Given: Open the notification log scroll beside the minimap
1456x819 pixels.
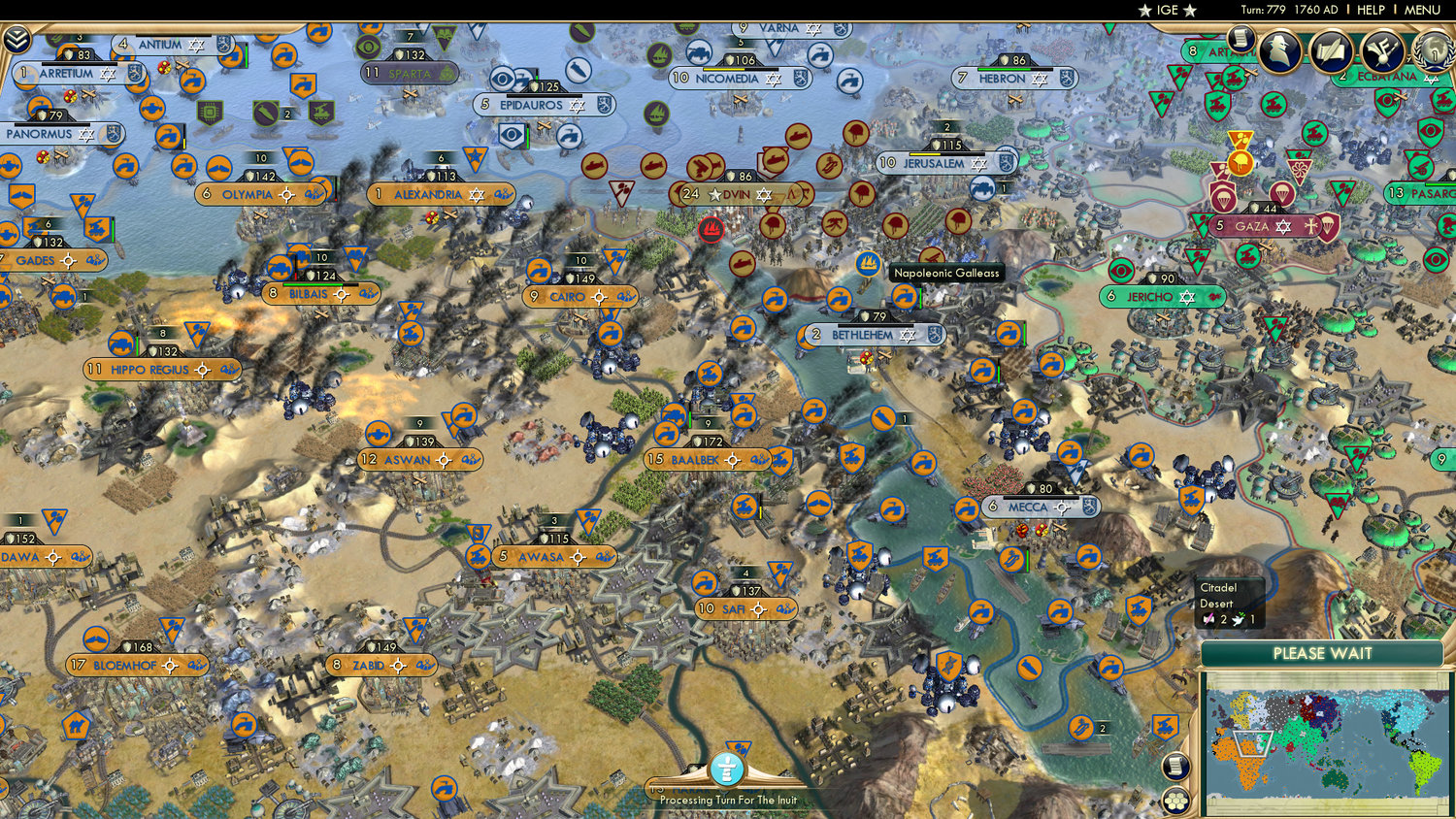Looking at the screenshot, I should [1175, 767].
